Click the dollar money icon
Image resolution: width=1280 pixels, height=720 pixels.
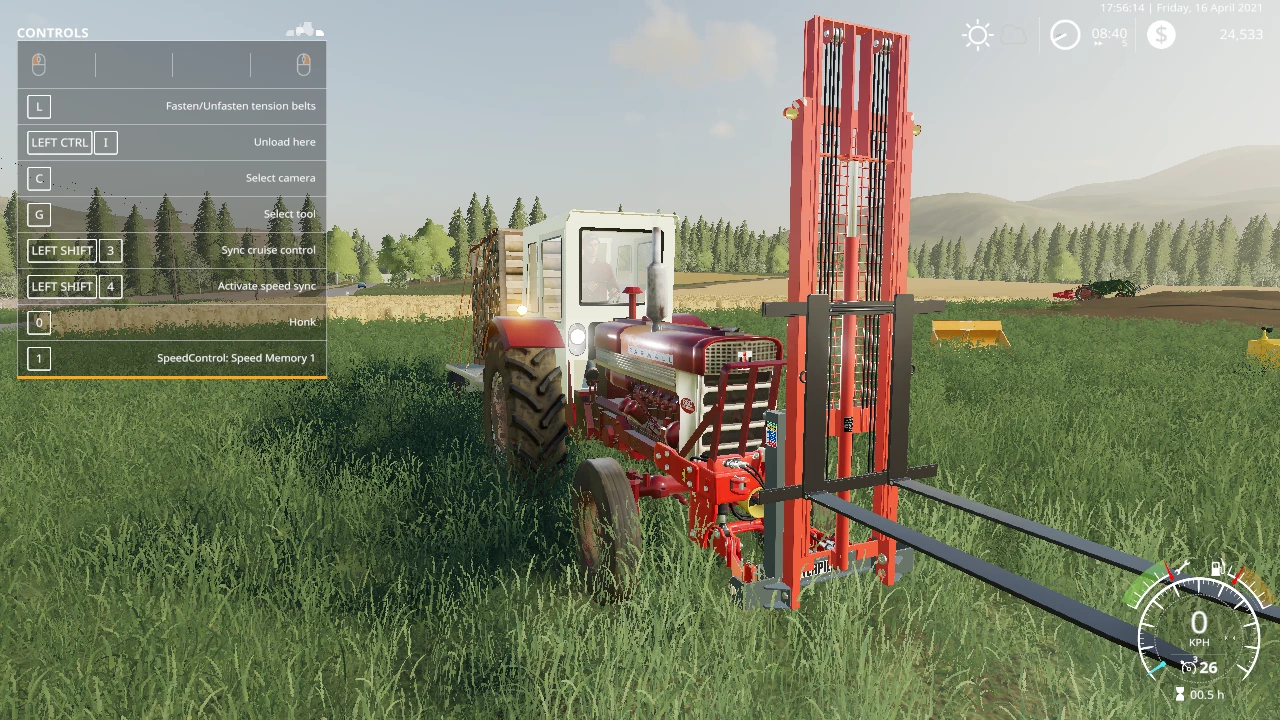click(x=1161, y=35)
